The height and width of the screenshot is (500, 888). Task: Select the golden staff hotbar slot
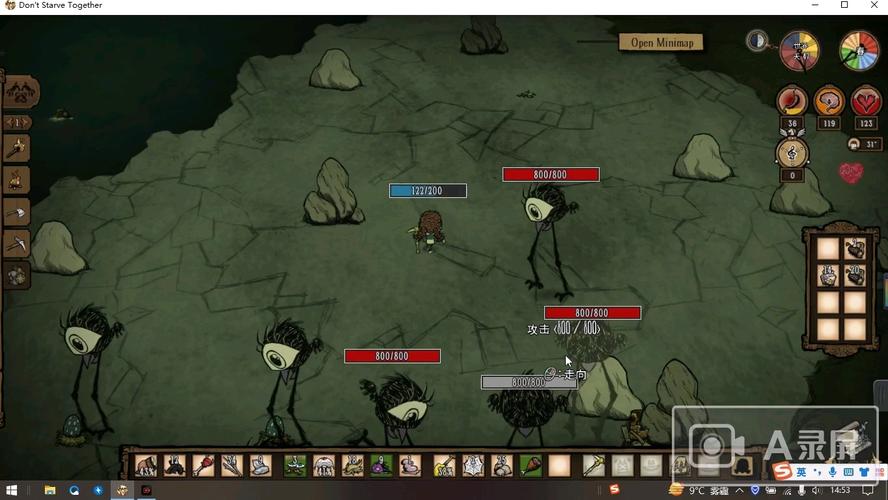tap(593, 465)
